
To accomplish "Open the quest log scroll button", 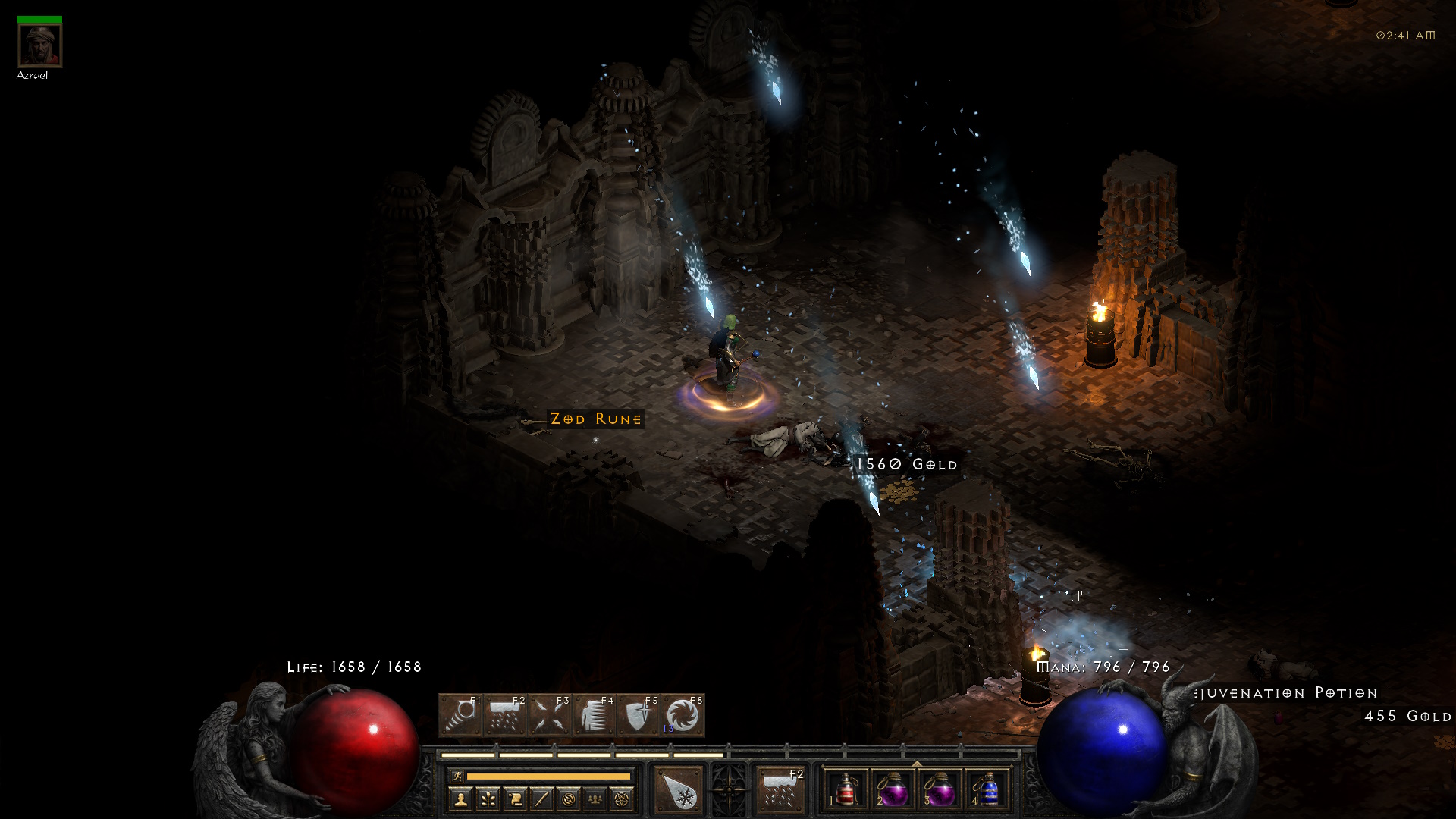I will (515, 799).
